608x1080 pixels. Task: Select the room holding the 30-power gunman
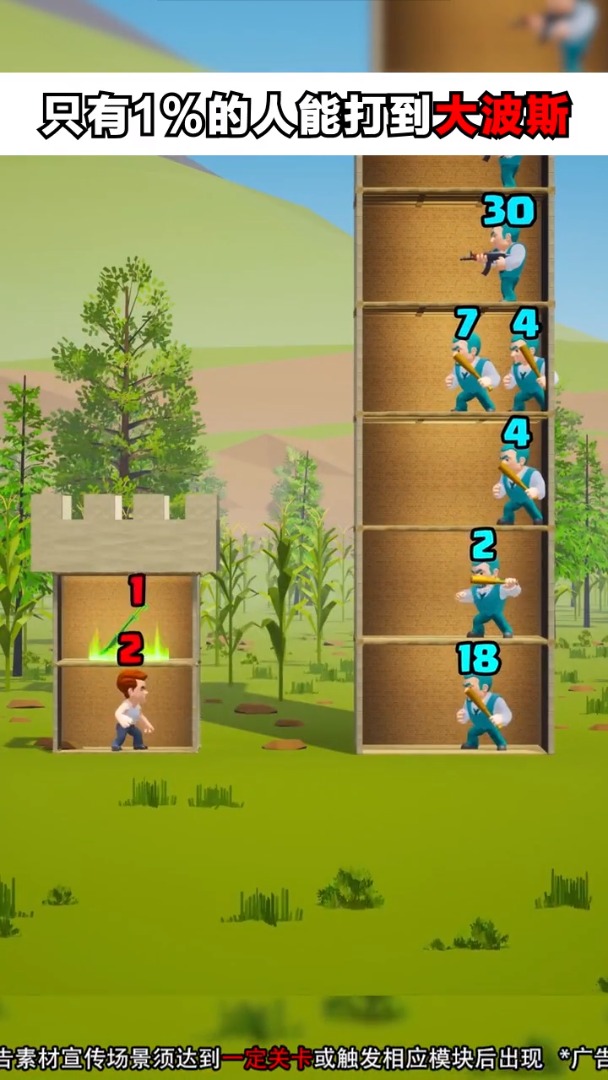(x=455, y=248)
